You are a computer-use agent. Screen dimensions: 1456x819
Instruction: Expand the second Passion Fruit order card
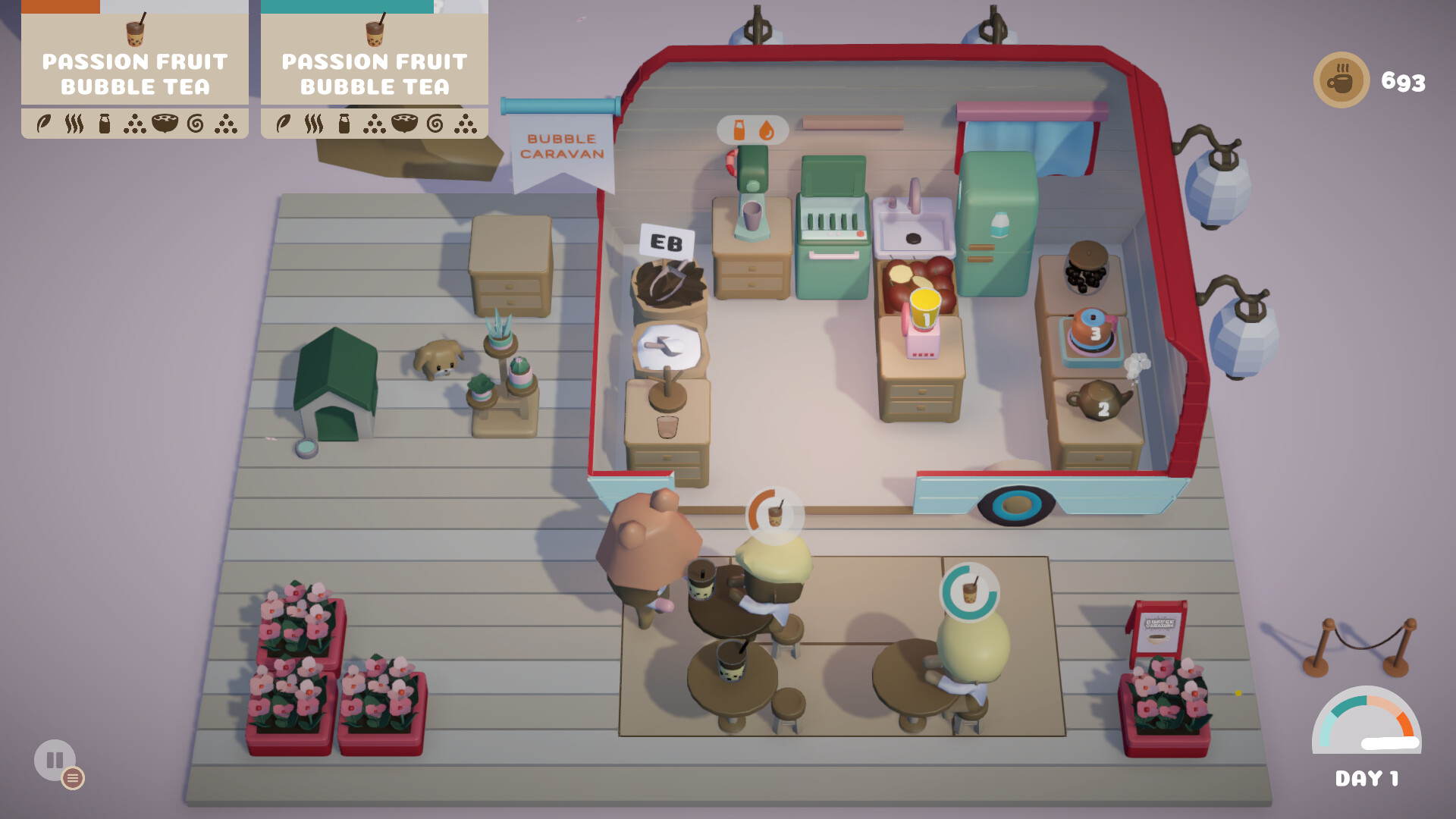pos(373,72)
